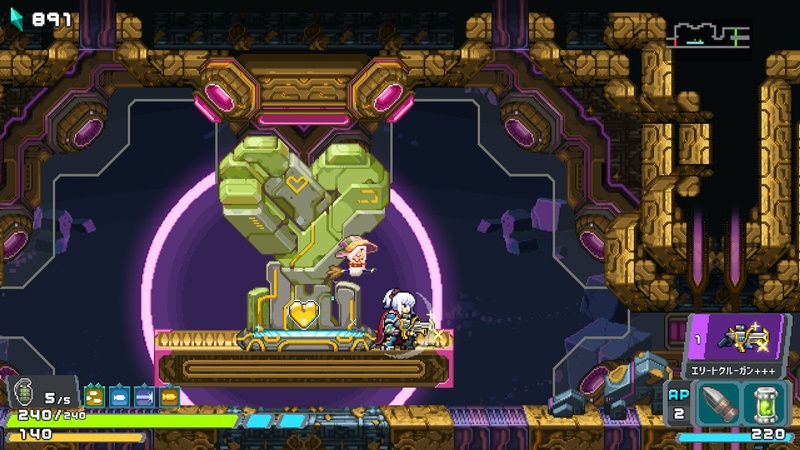Choose the blue bullet upgrade icon

pyautogui.click(x=120, y=396)
